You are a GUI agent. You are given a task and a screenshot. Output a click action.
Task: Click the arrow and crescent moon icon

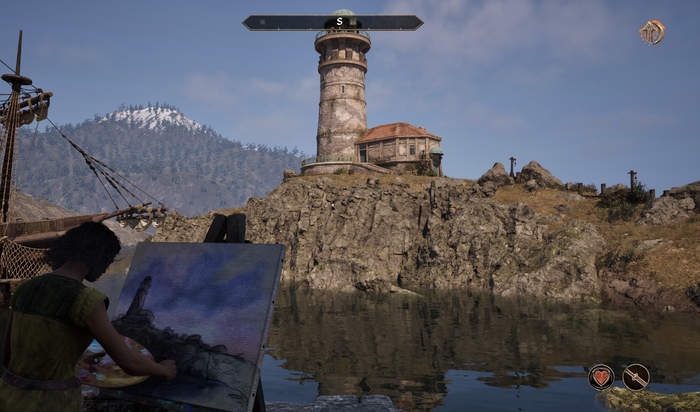click(653, 32)
